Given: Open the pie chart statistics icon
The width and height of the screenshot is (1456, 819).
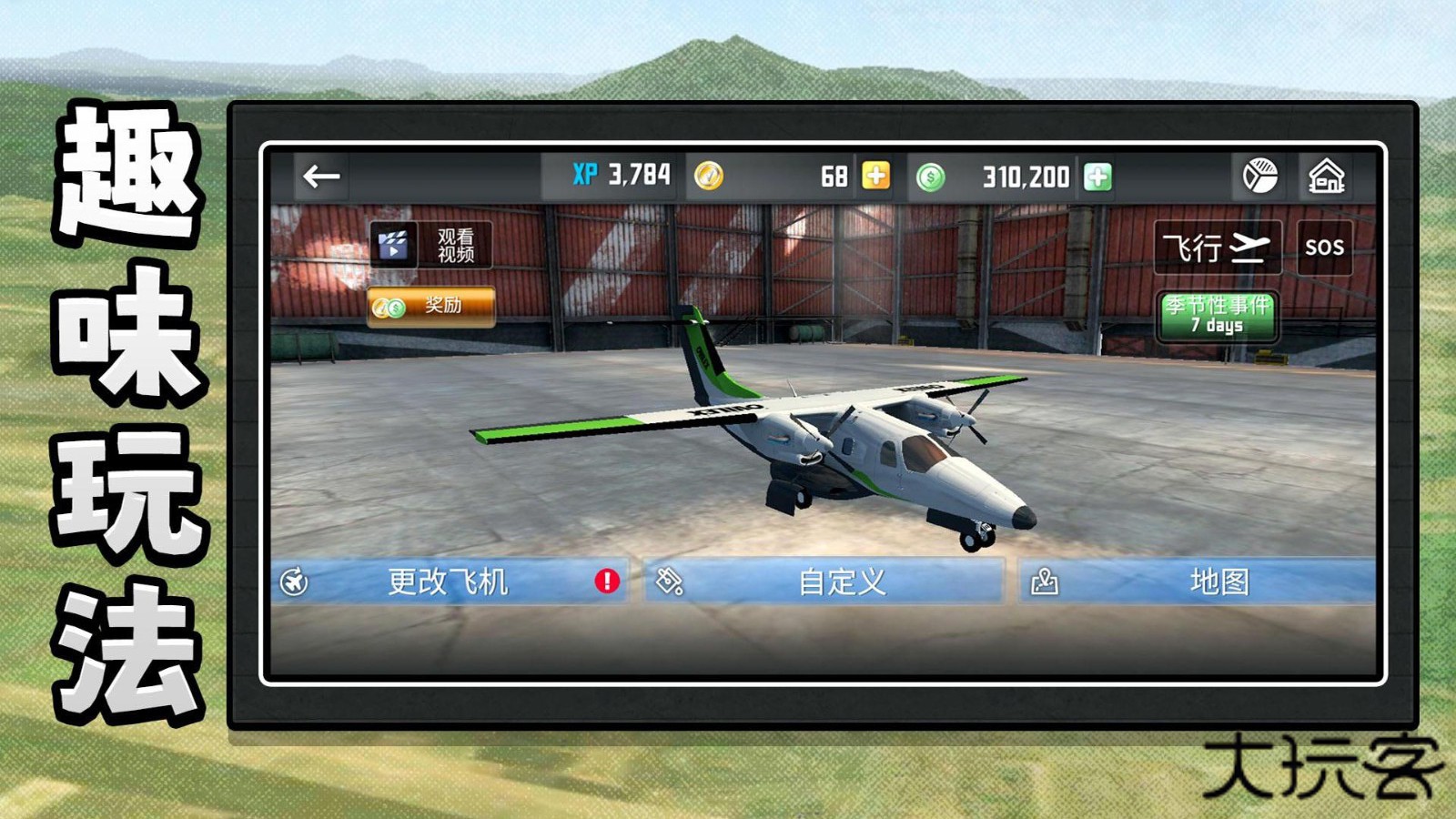Looking at the screenshot, I should click(1259, 175).
